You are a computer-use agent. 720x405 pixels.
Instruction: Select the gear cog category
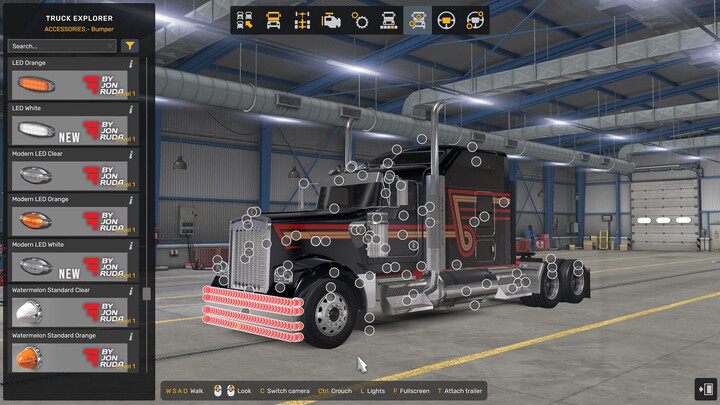pyautogui.click(x=360, y=20)
